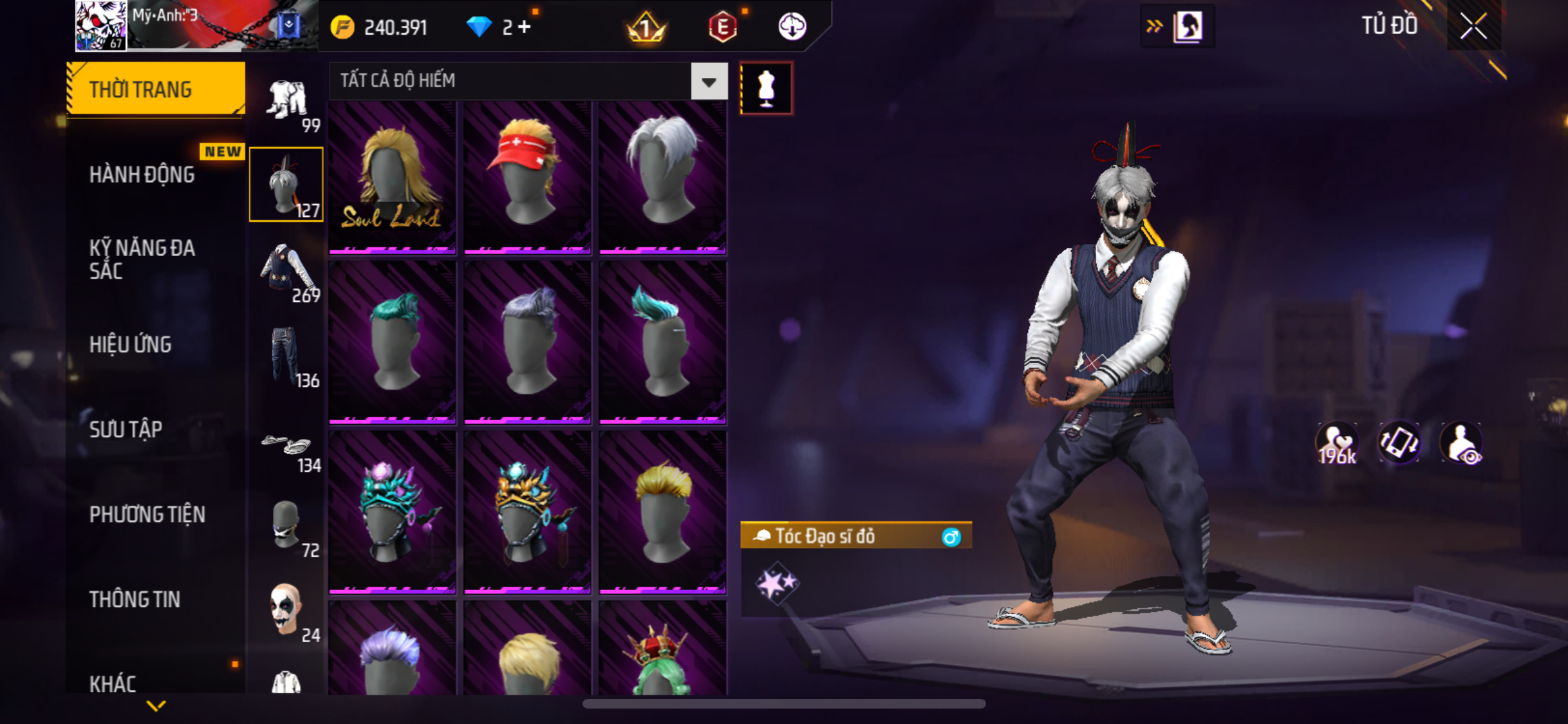Switch to Kỹ Năng Đa Sắc tab
Screen dimensions: 1568x724
[x=142, y=259]
